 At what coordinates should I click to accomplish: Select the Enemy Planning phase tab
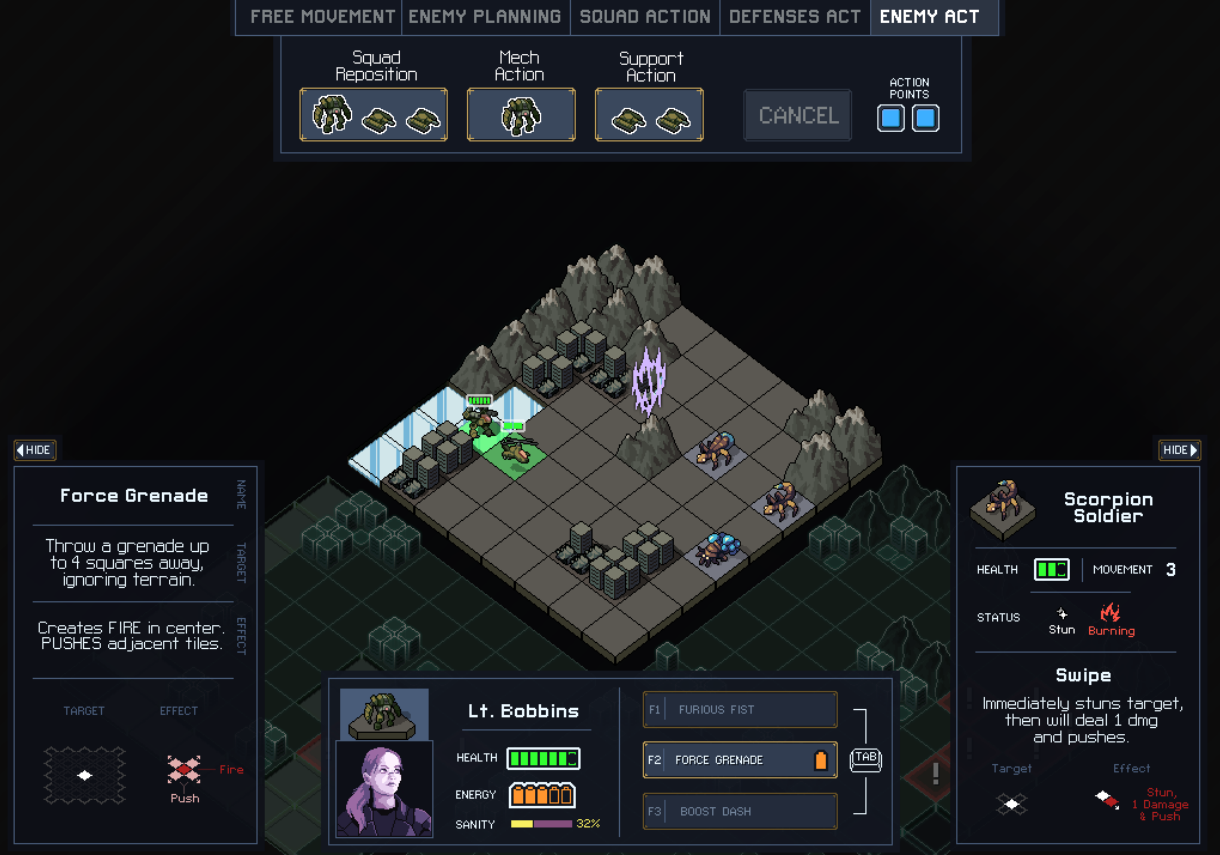pyautogui.click(x=485, y=17)
